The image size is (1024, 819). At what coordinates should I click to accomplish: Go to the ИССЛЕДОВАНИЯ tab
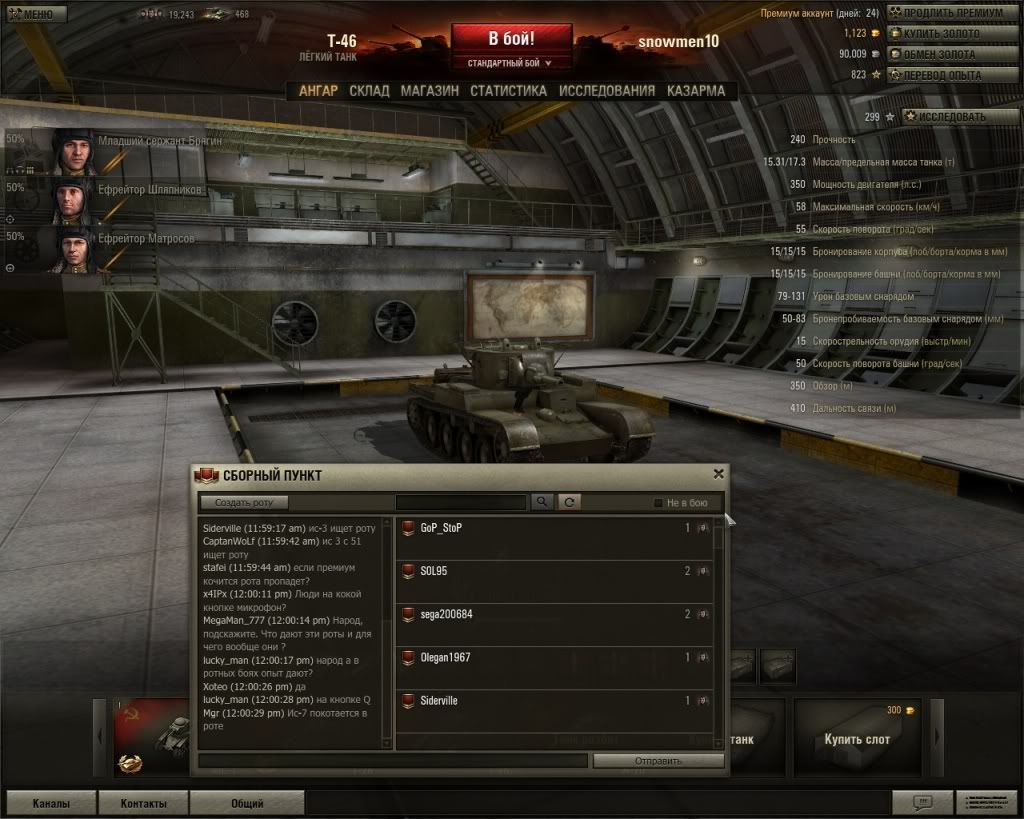pos(607,91)
